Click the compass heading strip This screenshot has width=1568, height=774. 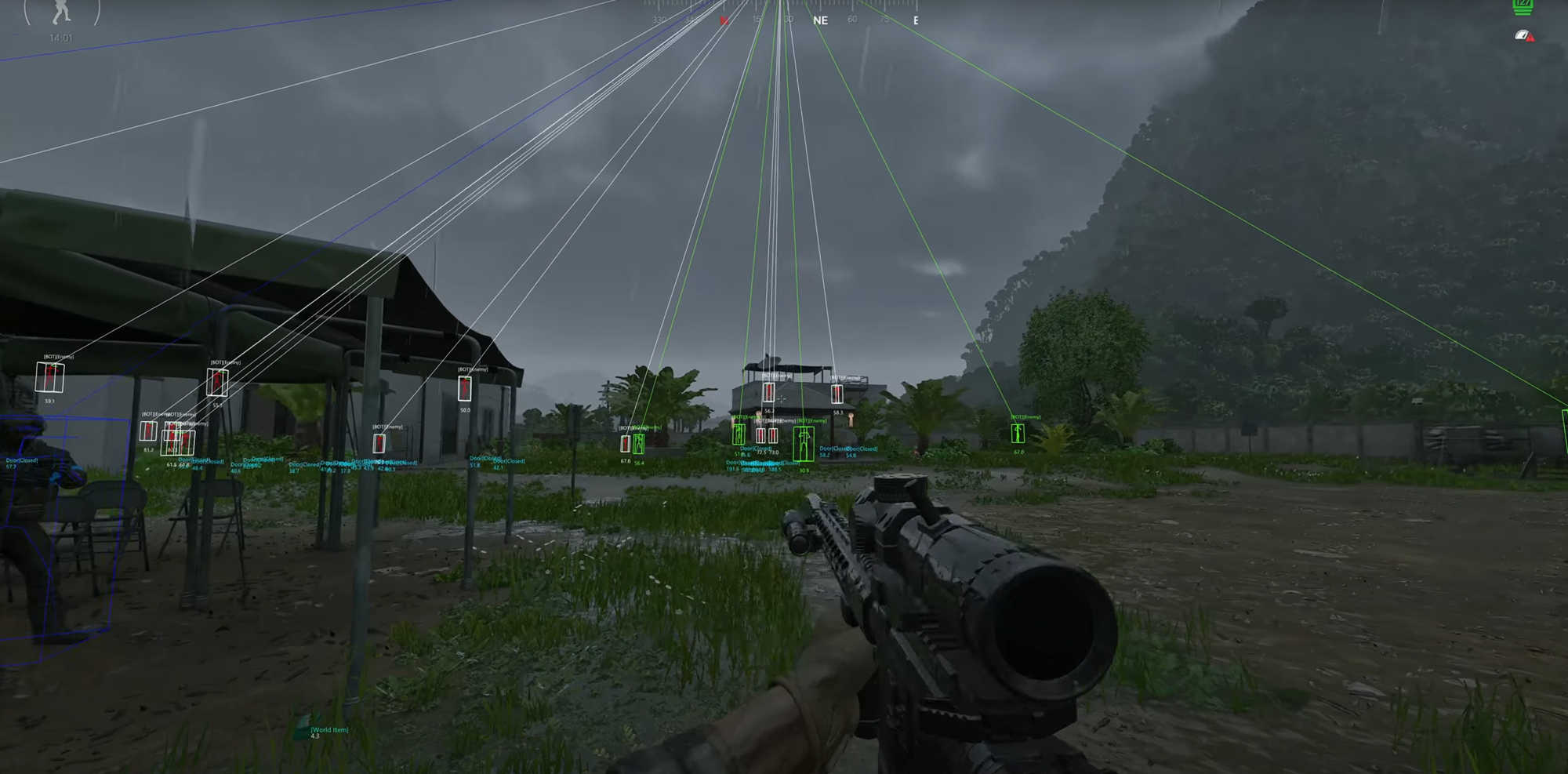click(x=781, y=17)
